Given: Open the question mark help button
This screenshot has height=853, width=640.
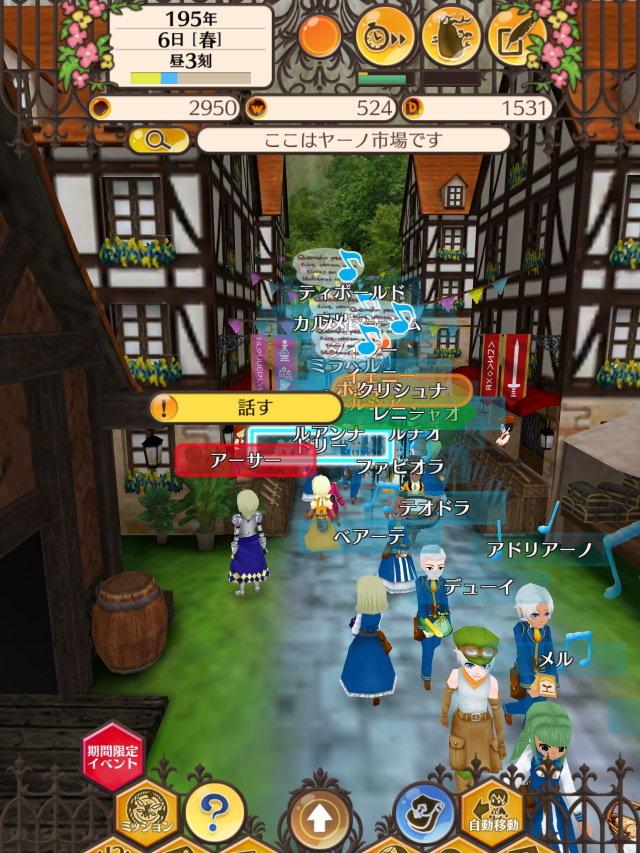Looking at the screenshot, I should [215, 805].
